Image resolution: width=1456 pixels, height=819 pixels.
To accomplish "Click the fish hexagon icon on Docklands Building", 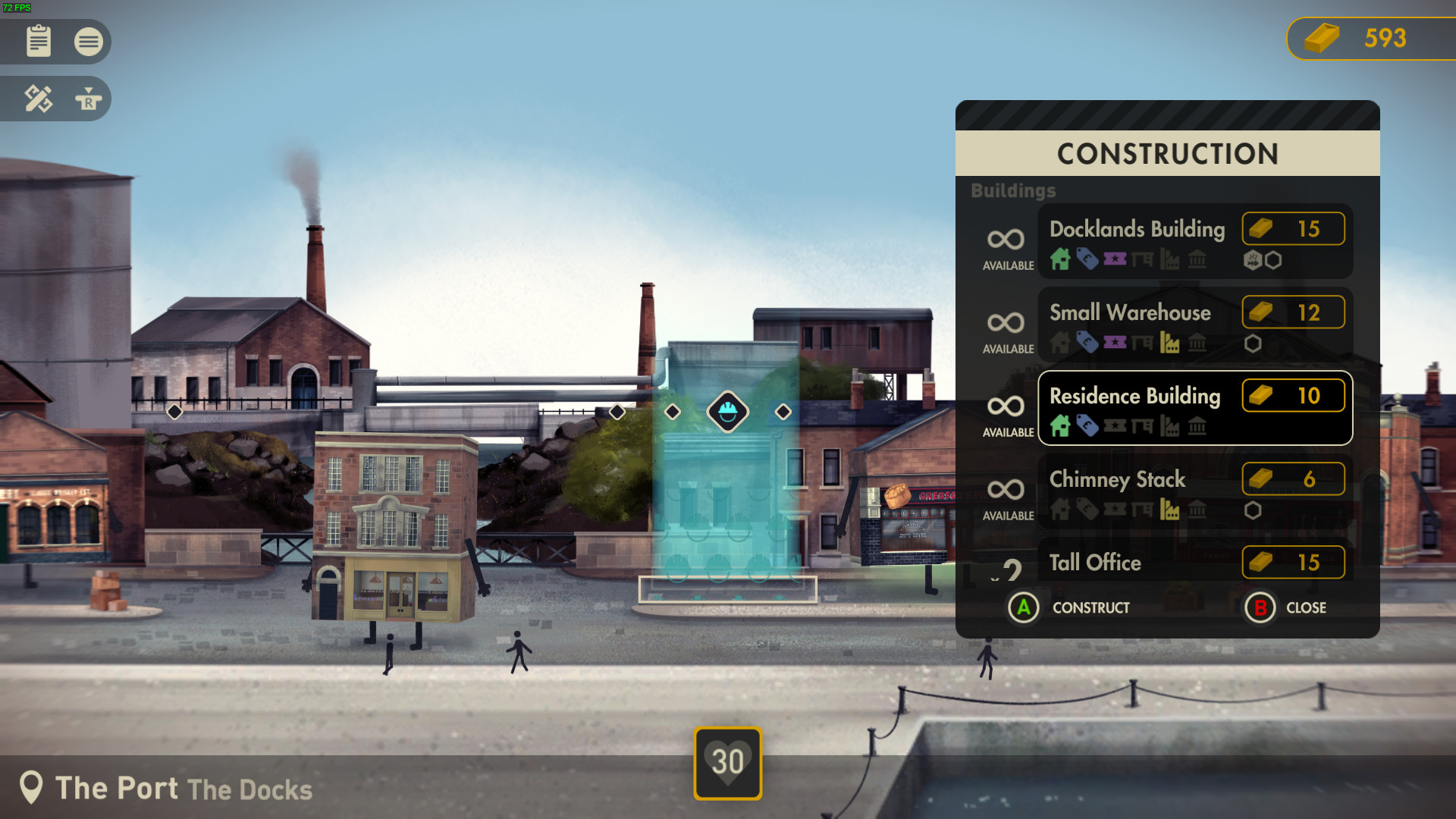I will (1253, 261).
